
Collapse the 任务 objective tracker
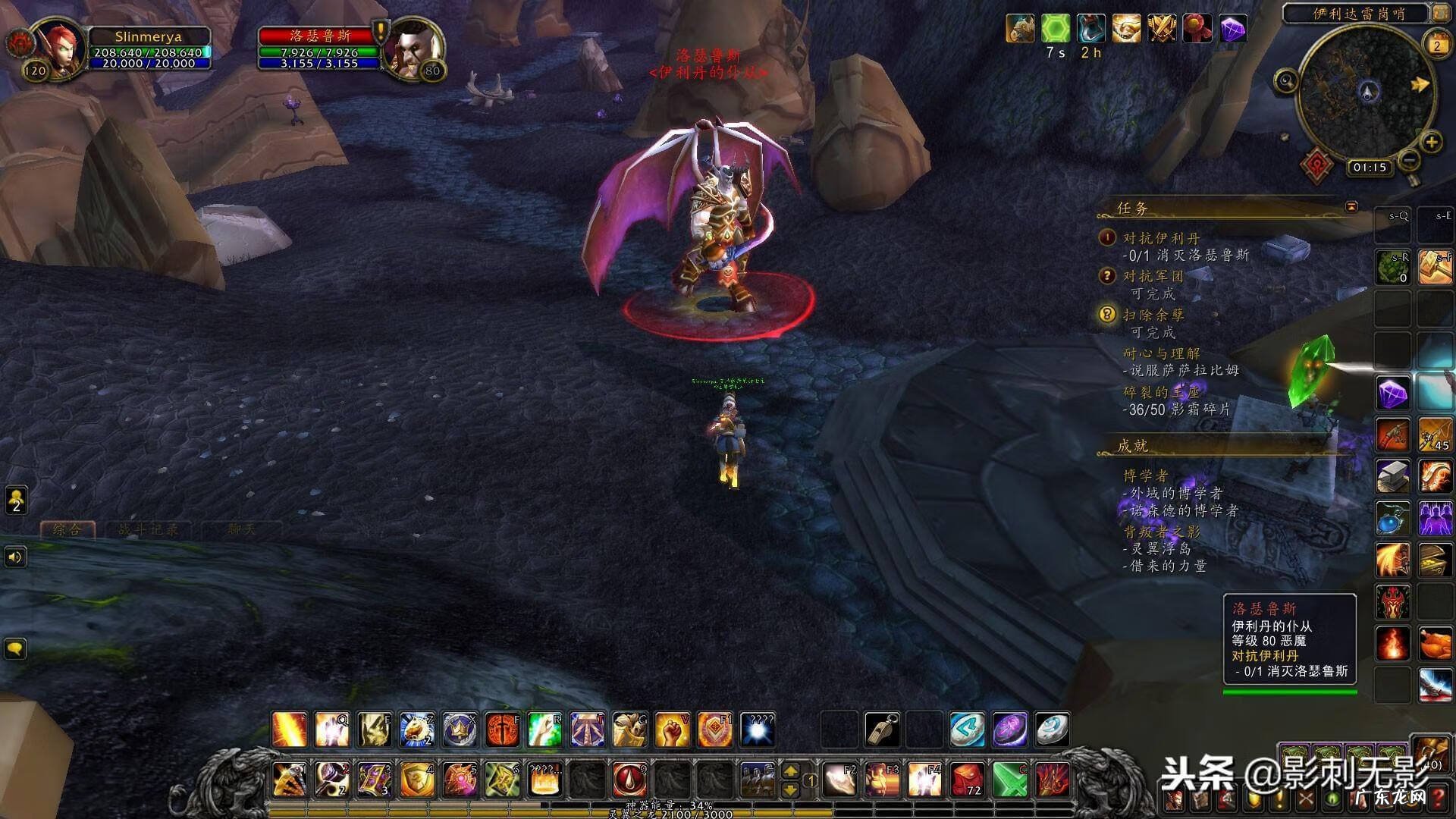pyautogui.click(x=1351, y=207)
